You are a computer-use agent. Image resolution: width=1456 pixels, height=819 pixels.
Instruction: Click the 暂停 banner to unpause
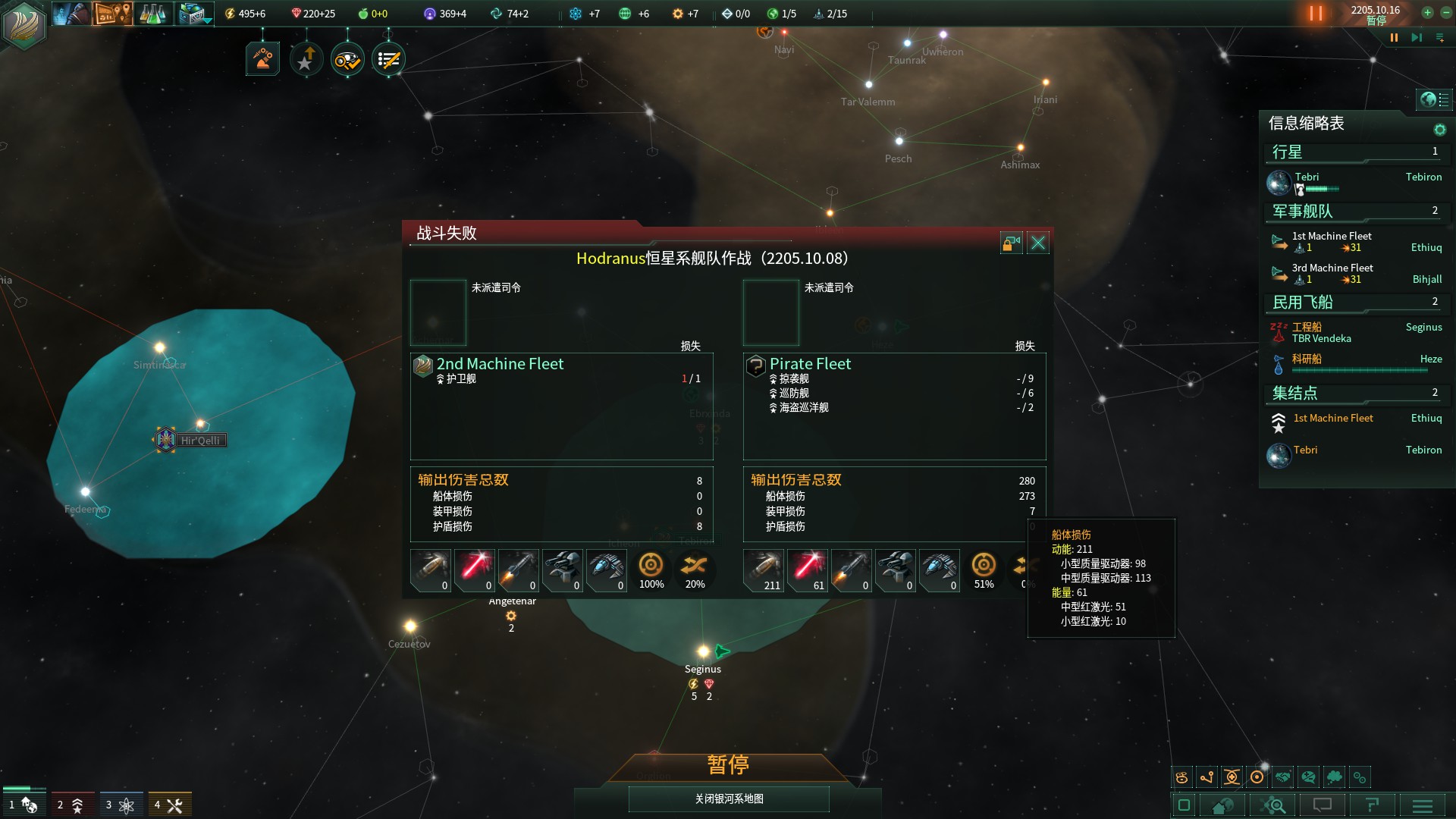click(x=726, y=766)
